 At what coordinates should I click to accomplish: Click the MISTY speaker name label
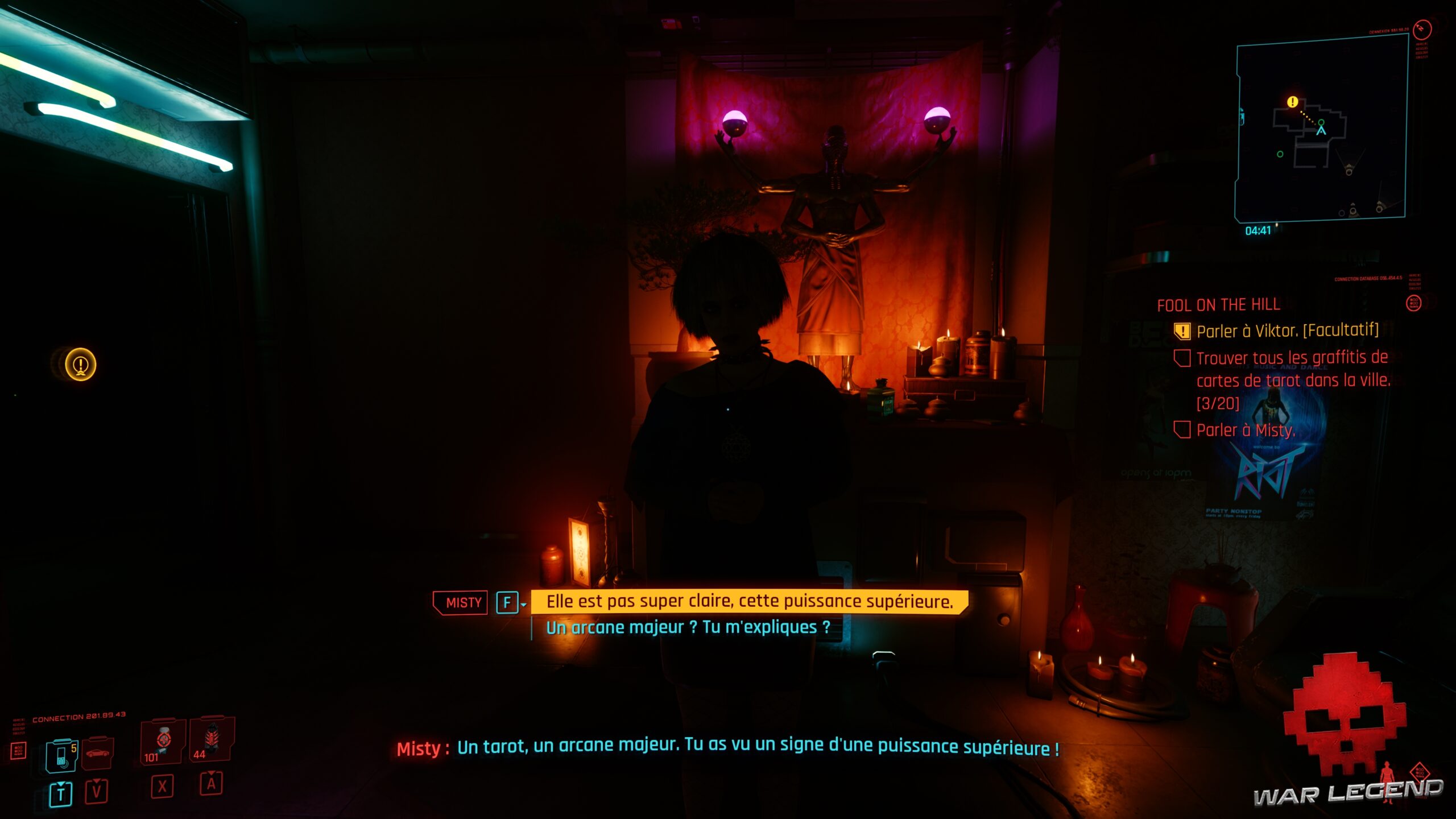coord(461,601)
